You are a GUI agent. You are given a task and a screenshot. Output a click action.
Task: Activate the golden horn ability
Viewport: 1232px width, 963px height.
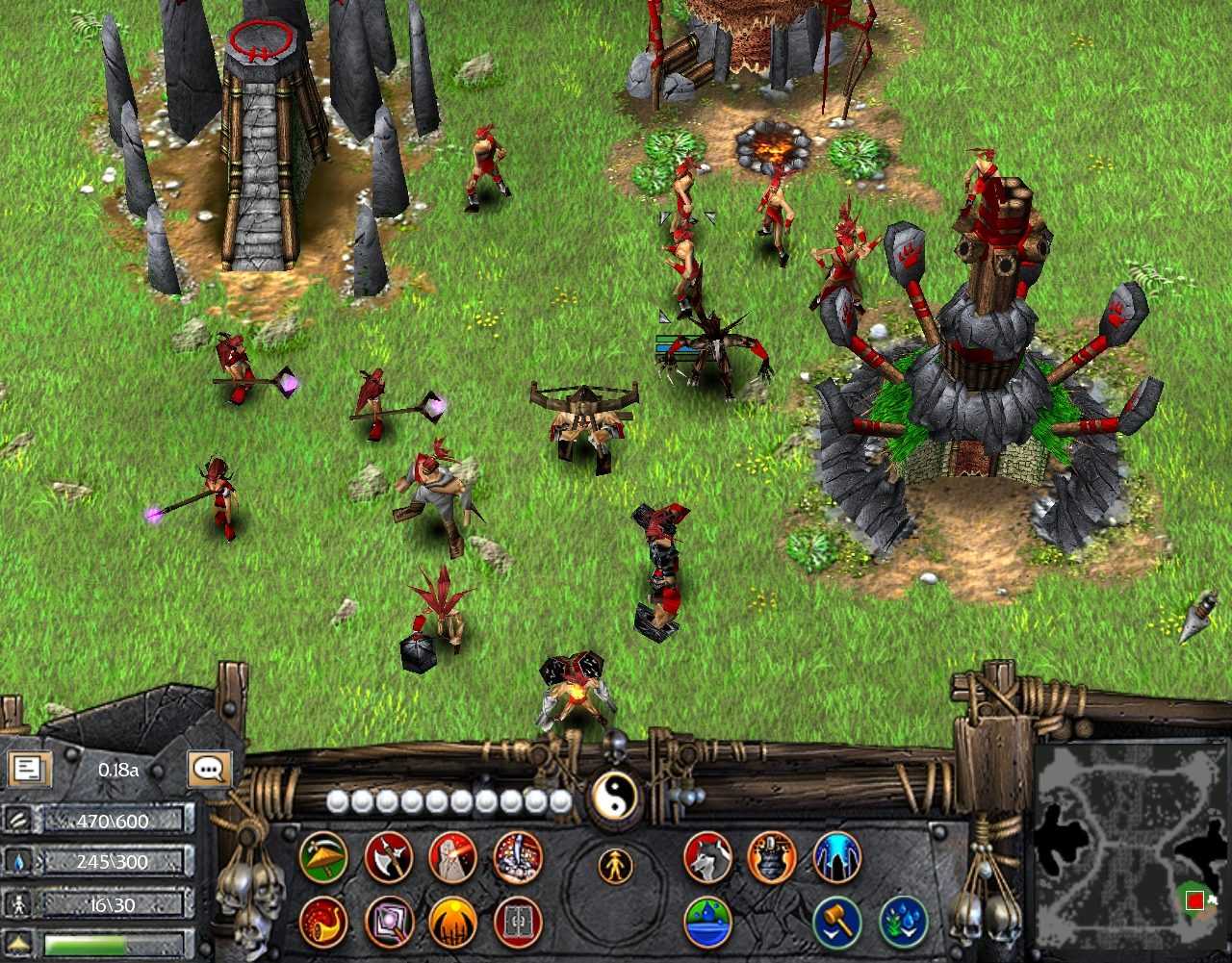[x=323, y=922]
